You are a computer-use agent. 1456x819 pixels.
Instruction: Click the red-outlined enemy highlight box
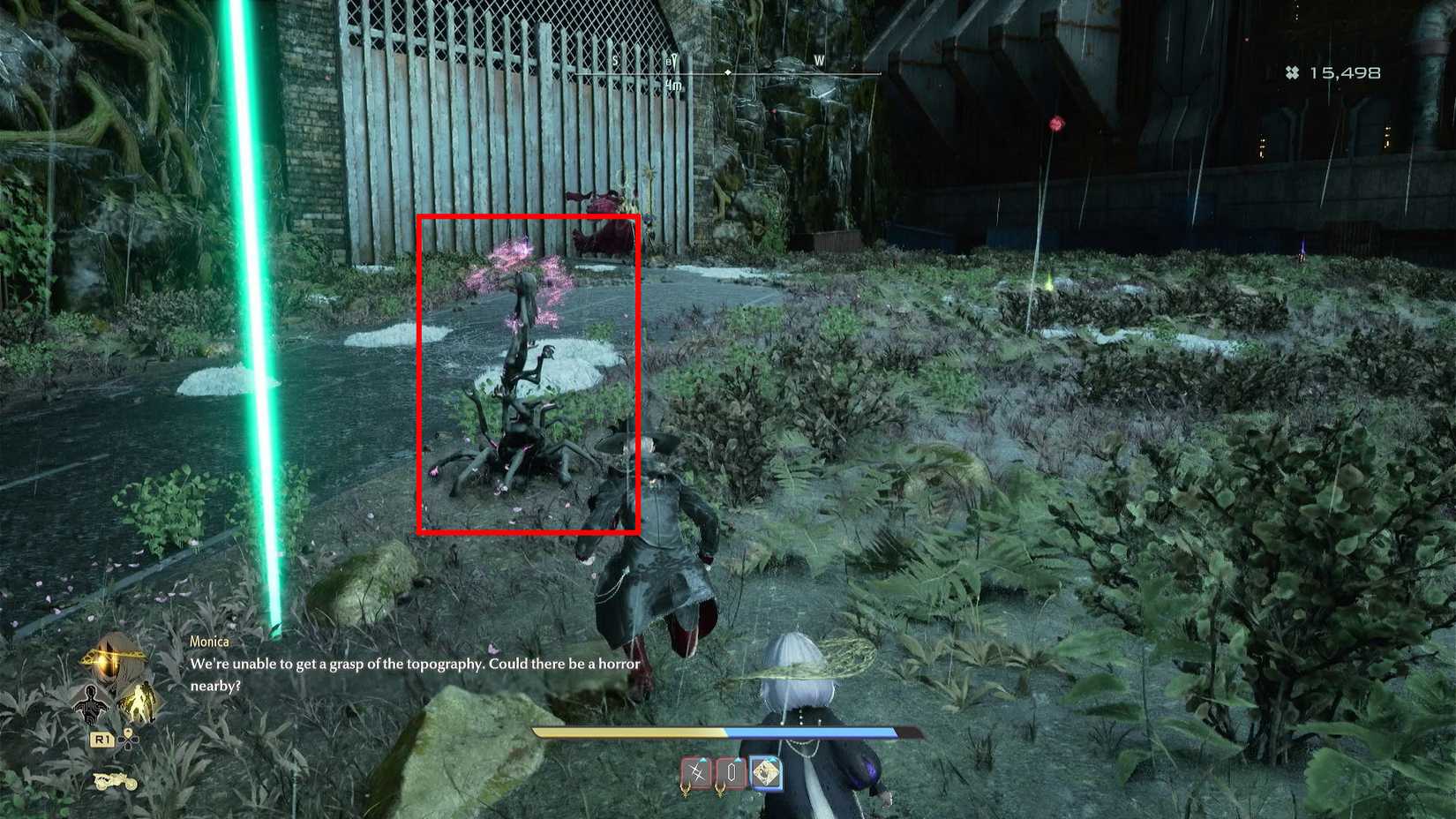[528, 371]
